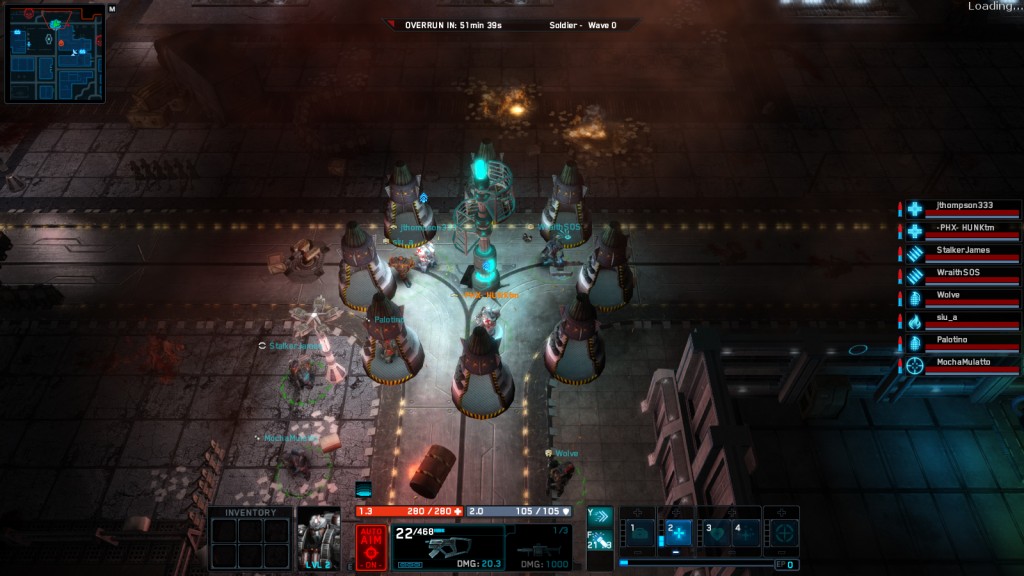Choose StalkerJames from the team roster
Image resolution: width=1024 pixels, height=576 pixels.
point(963,253)
